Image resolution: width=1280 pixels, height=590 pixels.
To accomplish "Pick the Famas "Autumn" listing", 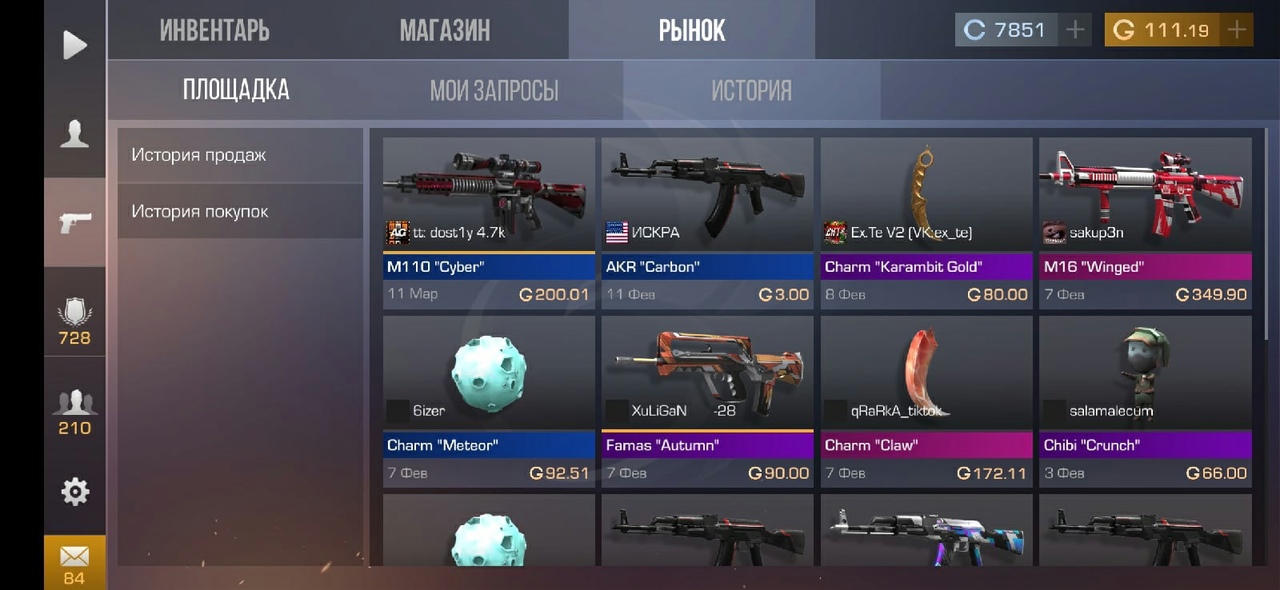I will [x=707, y=401].
